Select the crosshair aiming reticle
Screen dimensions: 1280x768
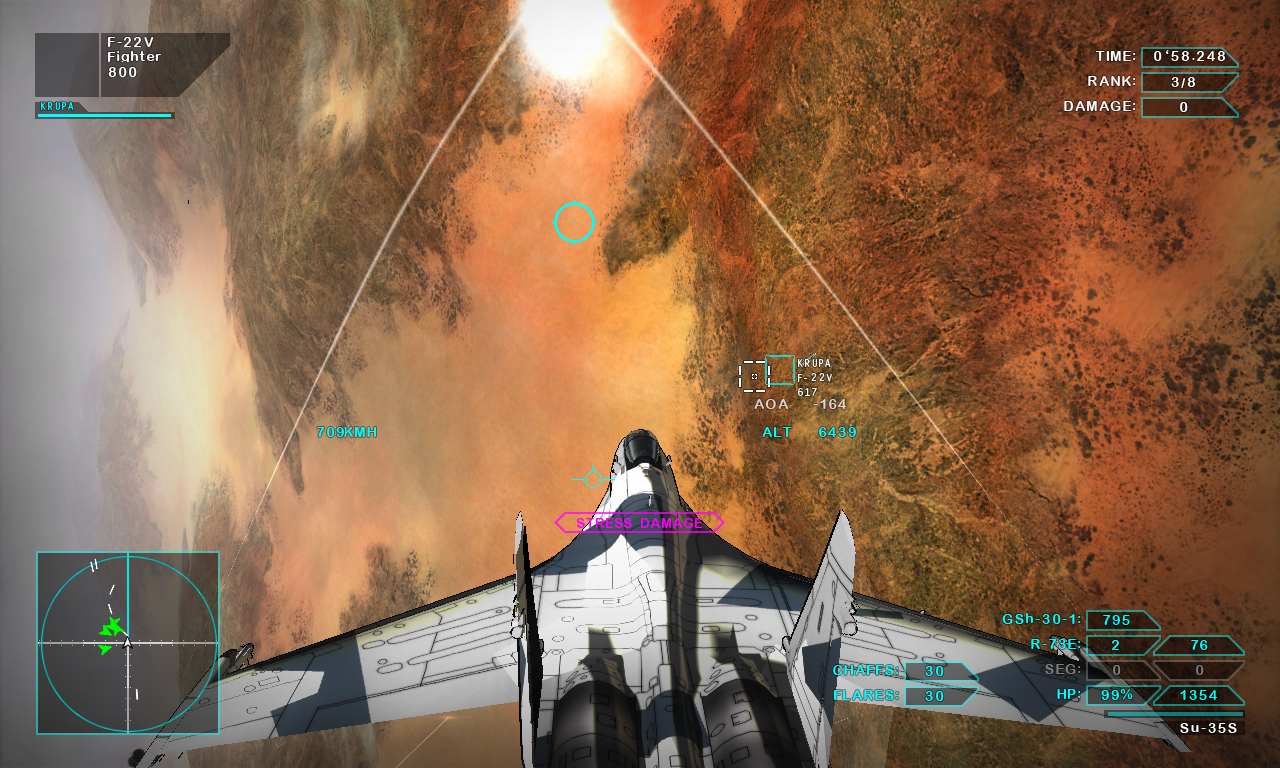[575, 223]
